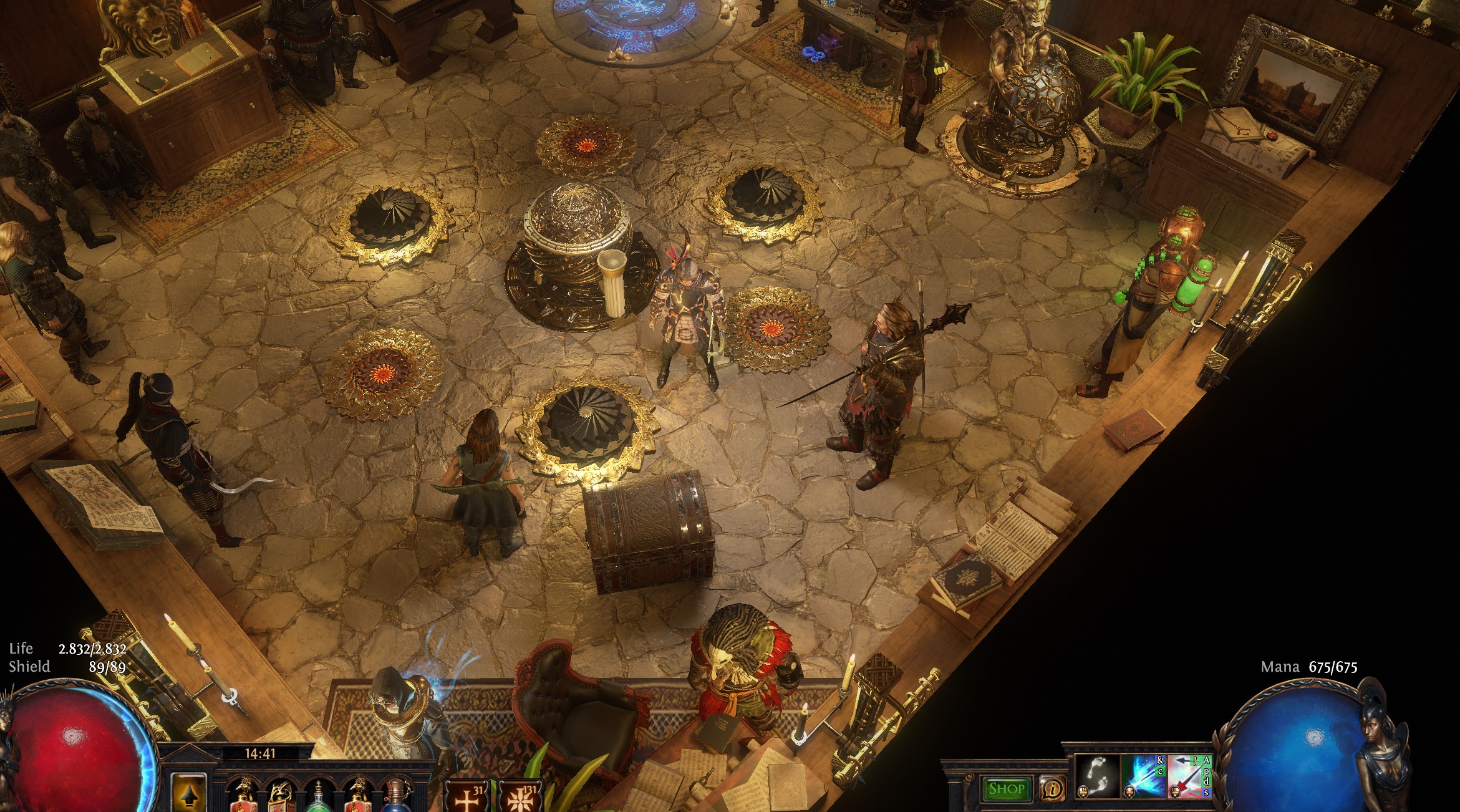The height and width of the screenshot is (812, 1460).
Task: Activate the blue ice arrow skill
Action: point(1144,776)
